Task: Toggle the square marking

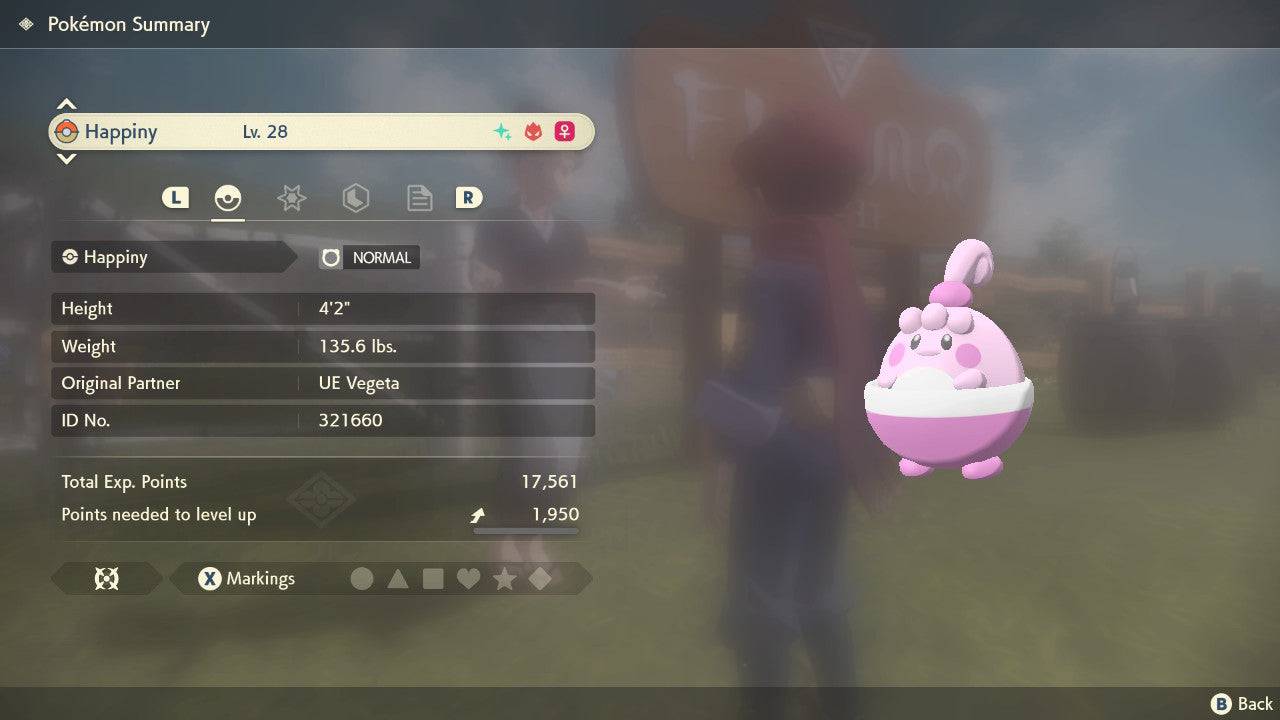Action: pyautogui.click(x=433, y=579)
